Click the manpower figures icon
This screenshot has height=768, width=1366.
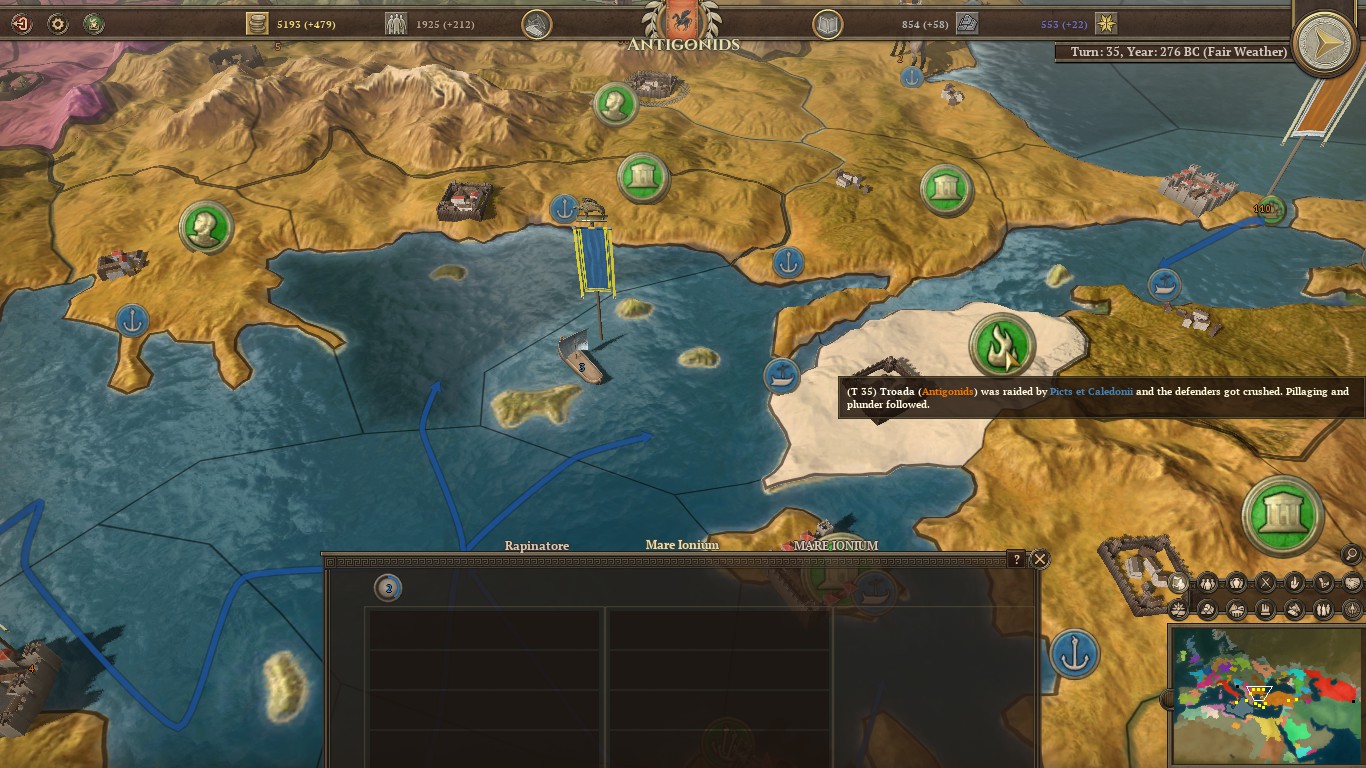point(397,23)
